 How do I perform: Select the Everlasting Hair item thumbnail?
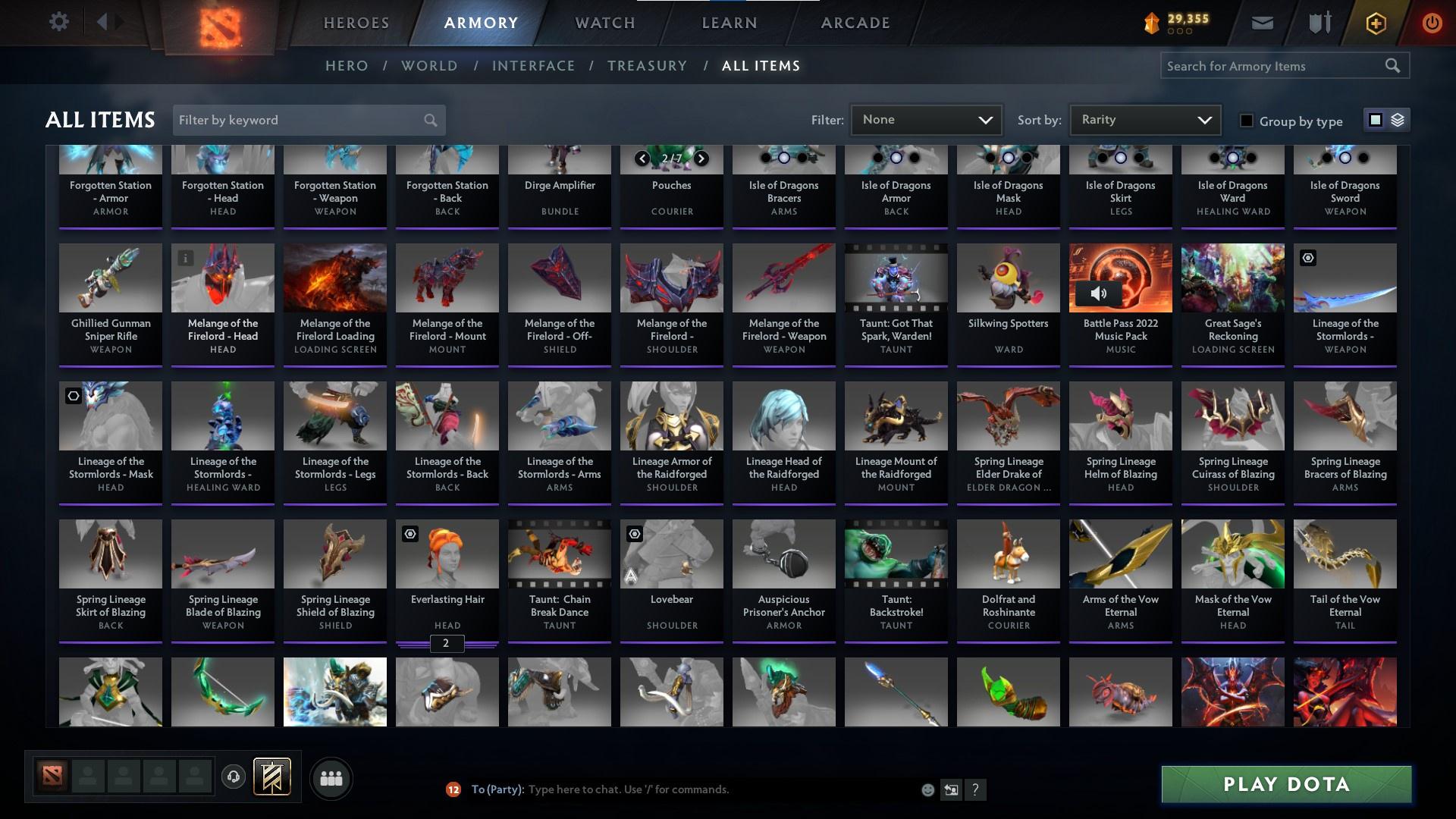(x=447, y=554)
